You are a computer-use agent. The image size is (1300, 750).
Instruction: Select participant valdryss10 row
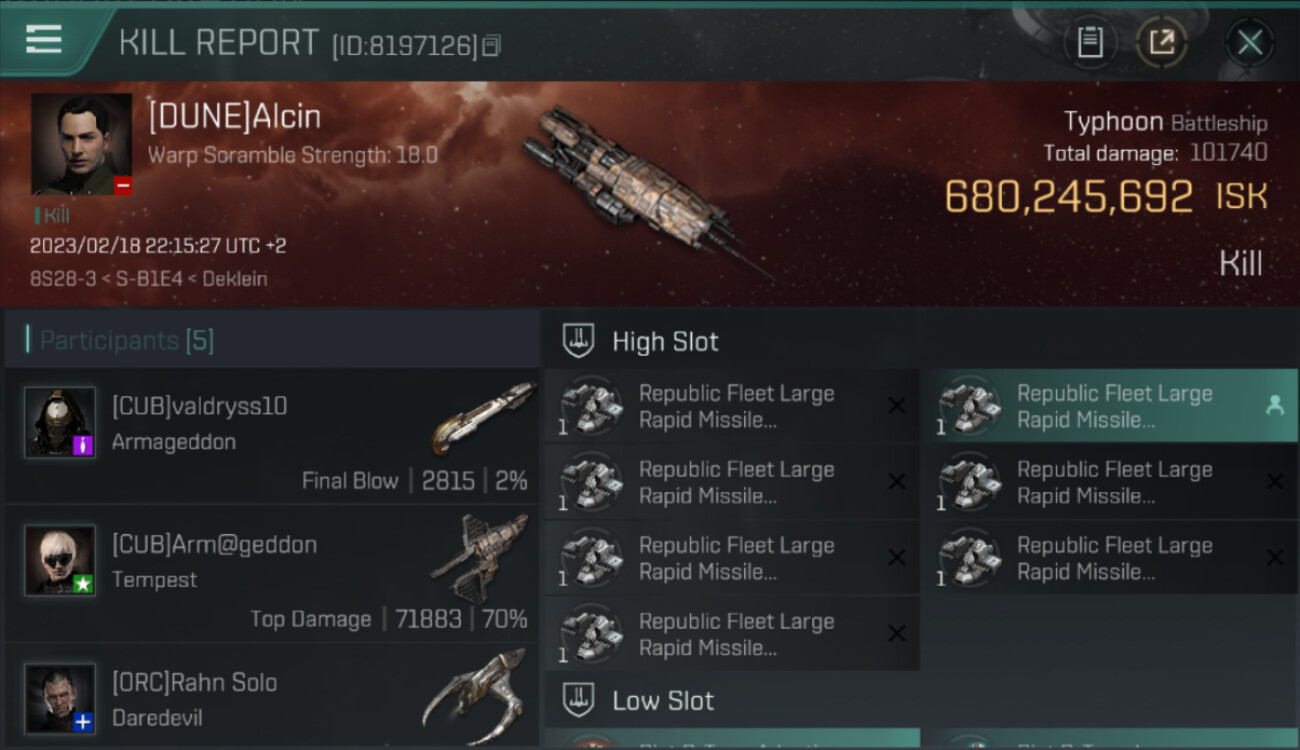[x=272, y=436]
